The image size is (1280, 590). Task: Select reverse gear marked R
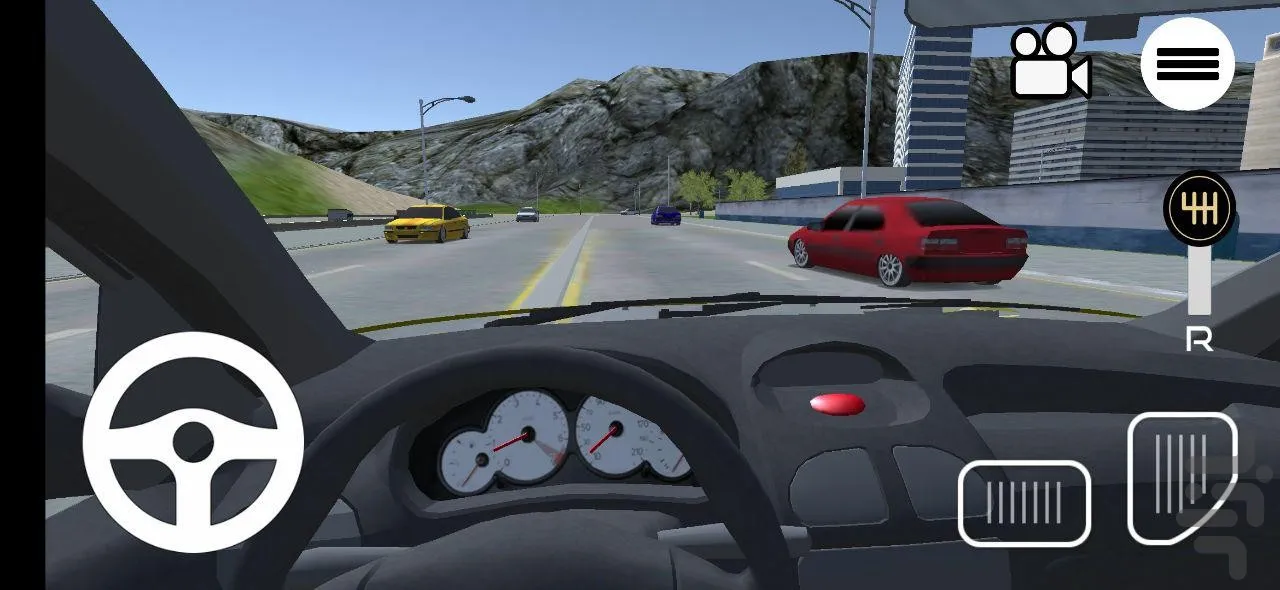click(1199, 341)
